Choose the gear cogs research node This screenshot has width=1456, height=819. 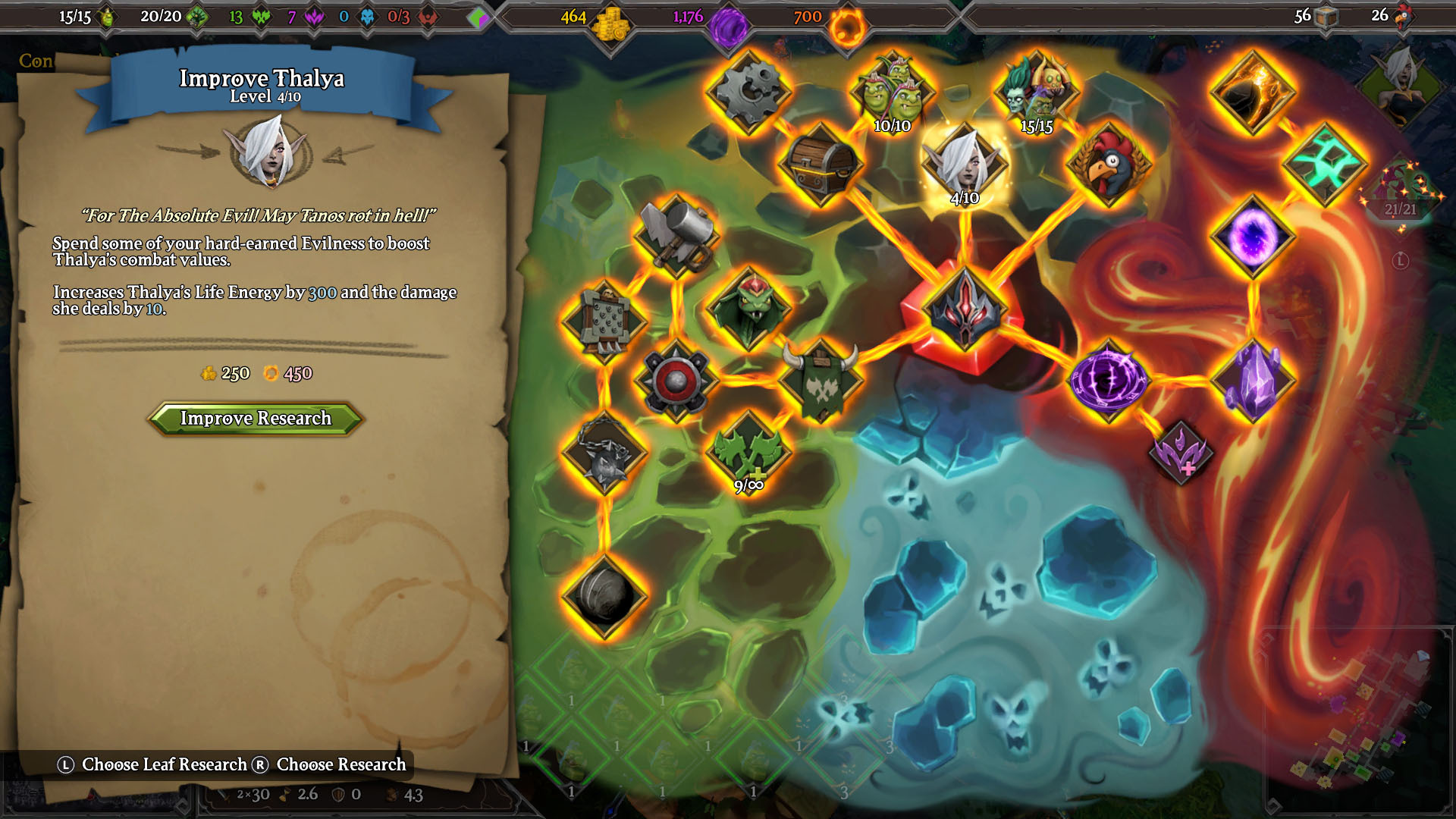pyautogui.click(x=748, y=93)
